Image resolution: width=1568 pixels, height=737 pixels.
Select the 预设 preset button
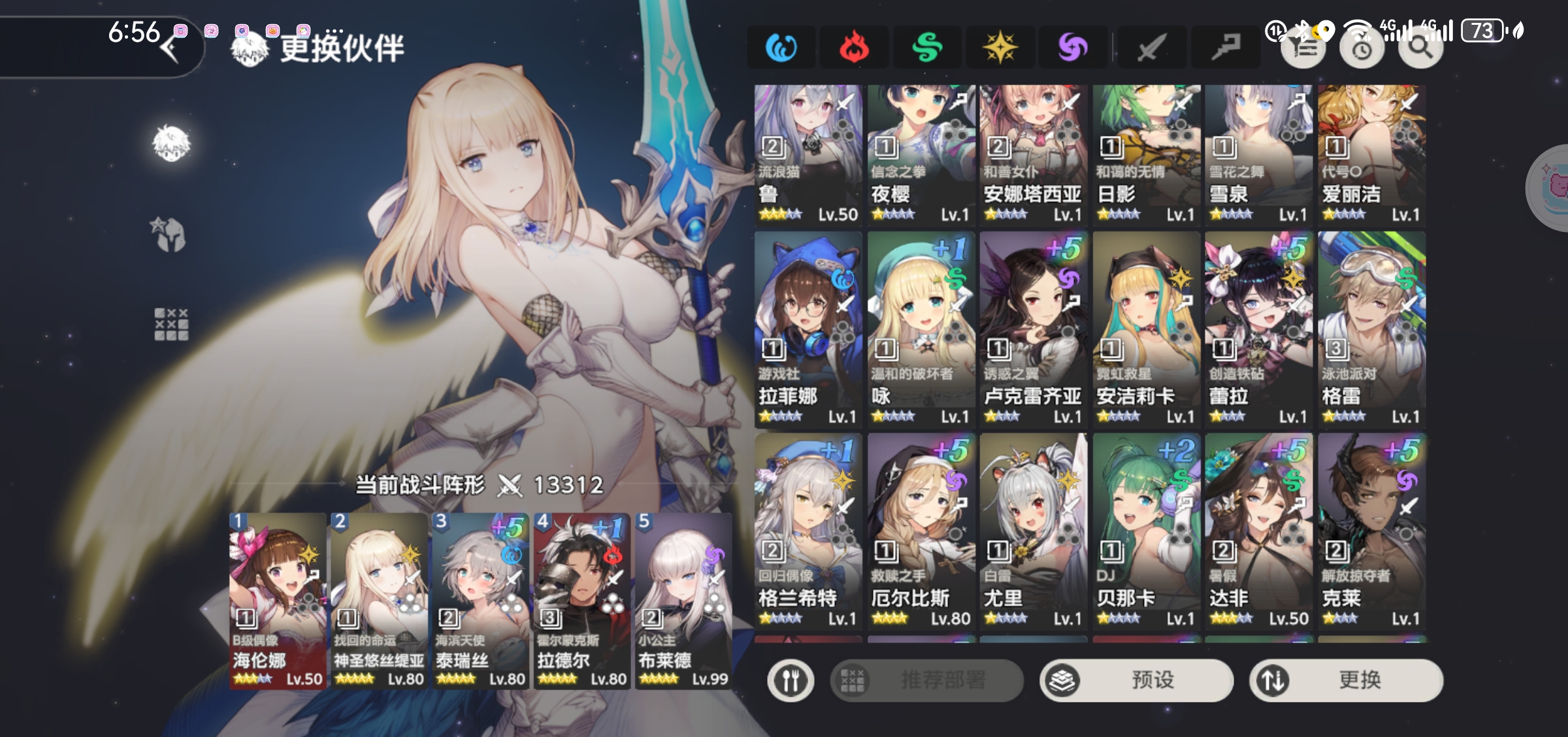[x=1136, y=680]
